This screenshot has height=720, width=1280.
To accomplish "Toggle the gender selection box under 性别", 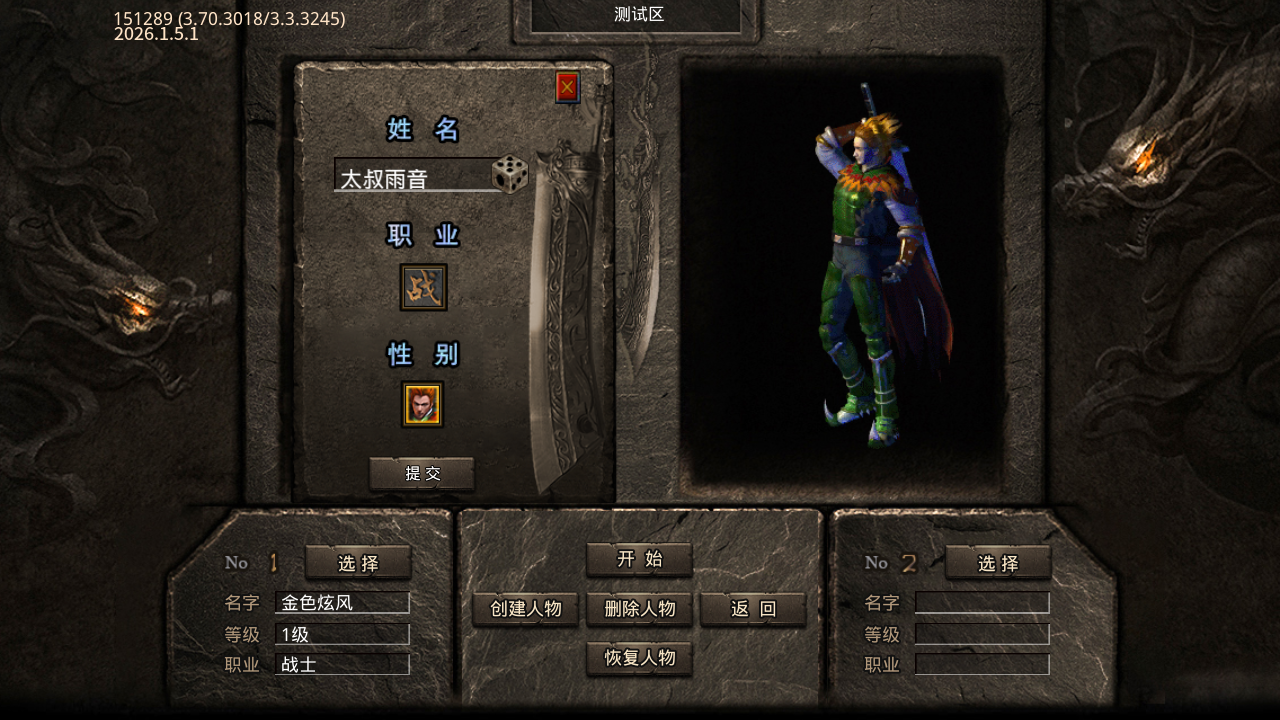I will [422, 404].
